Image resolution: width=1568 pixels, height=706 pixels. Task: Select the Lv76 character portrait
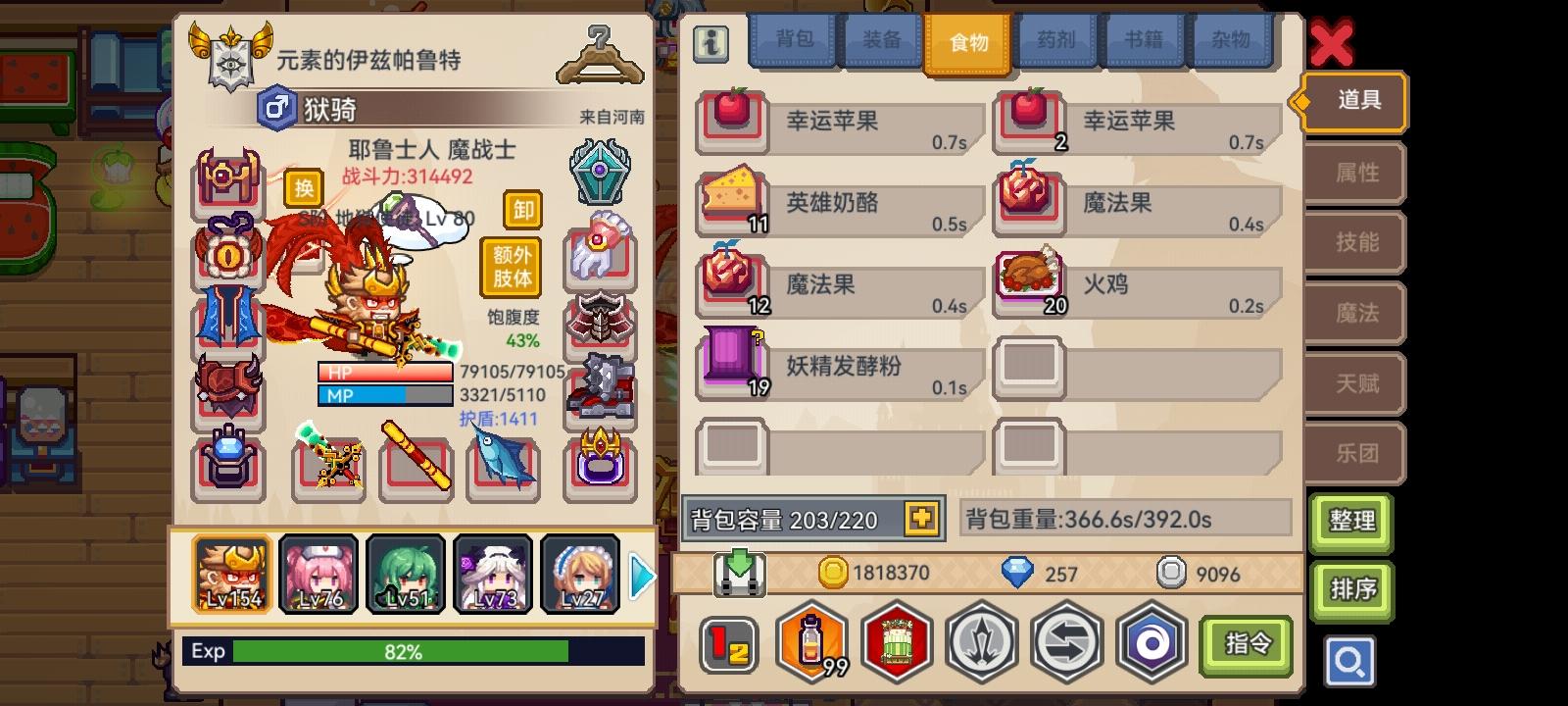(317, 574)
